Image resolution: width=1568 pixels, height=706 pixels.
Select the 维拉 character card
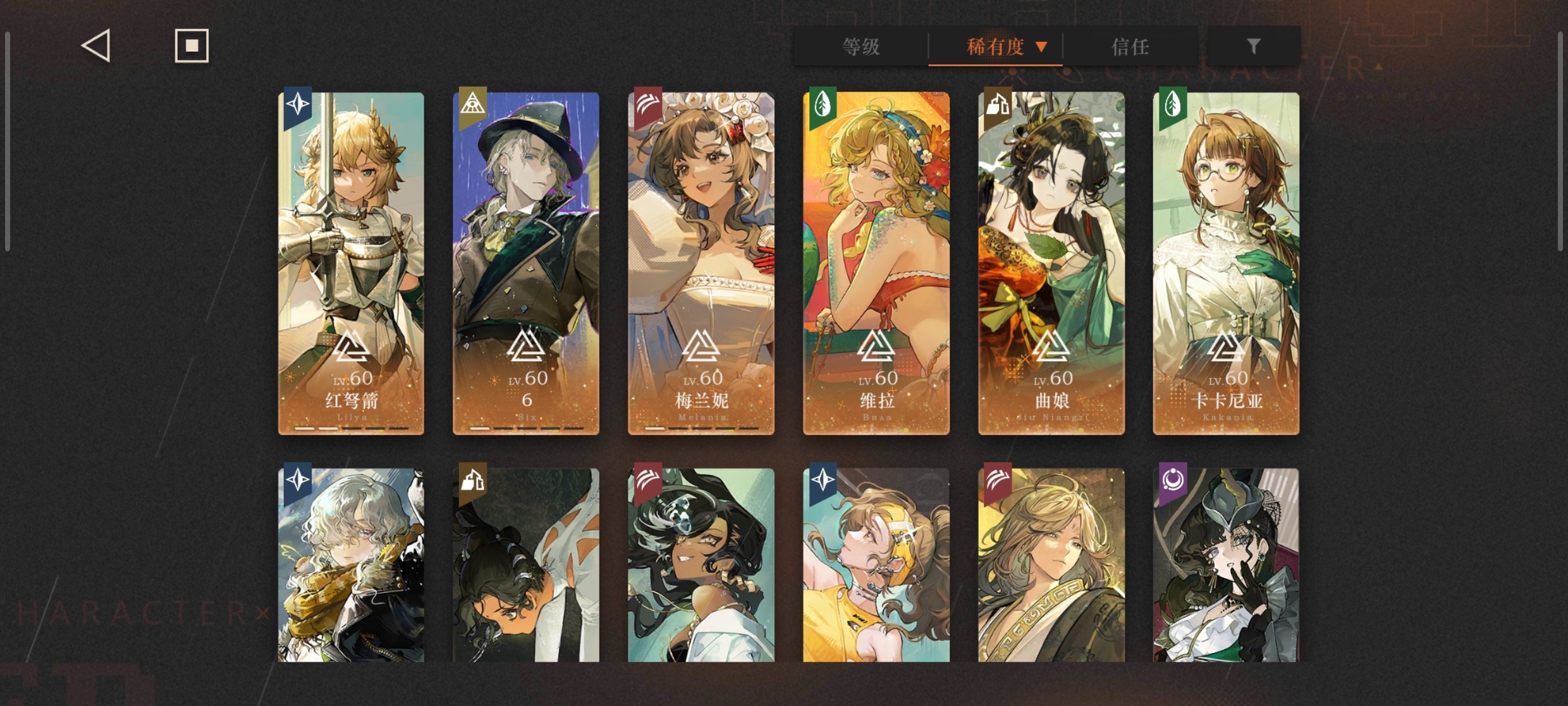coord(876,263)
